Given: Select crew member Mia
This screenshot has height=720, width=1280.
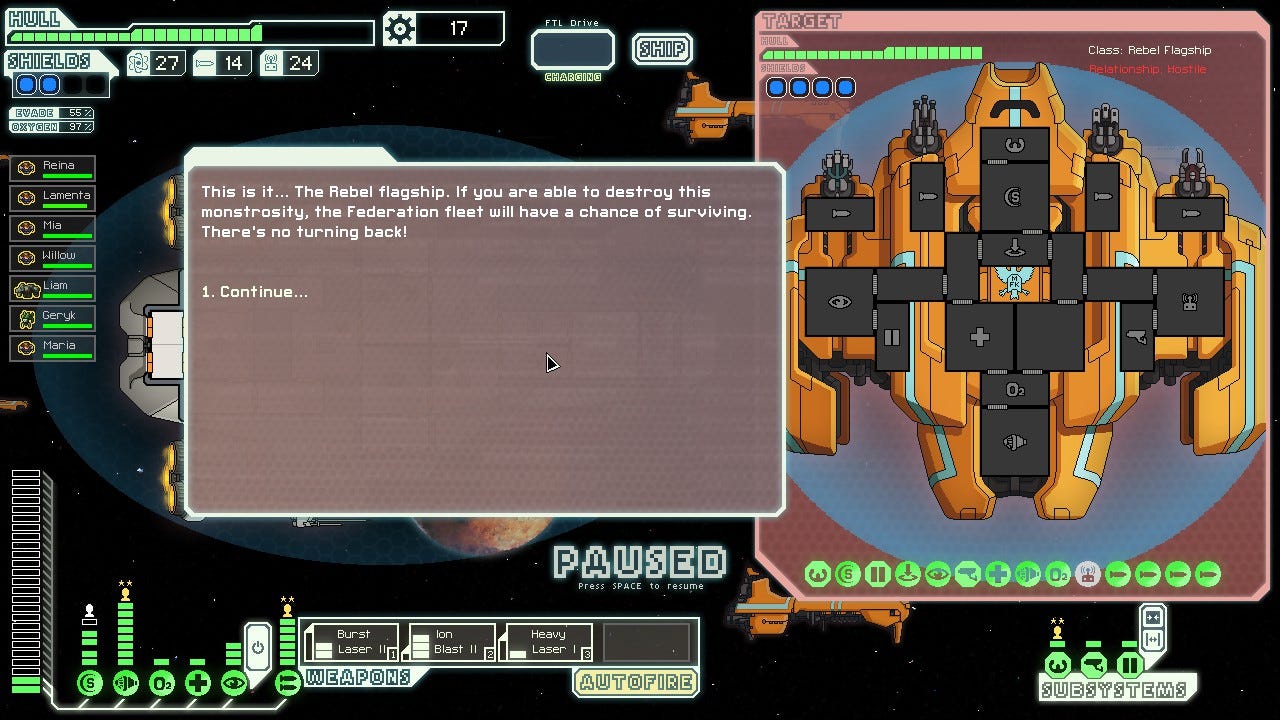Looking at the screenshot, I should 53,228.
